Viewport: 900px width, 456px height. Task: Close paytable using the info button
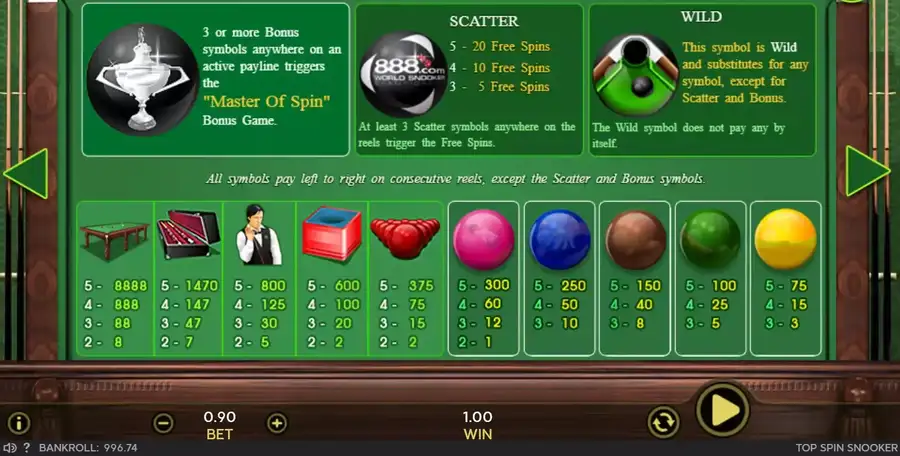19,423
